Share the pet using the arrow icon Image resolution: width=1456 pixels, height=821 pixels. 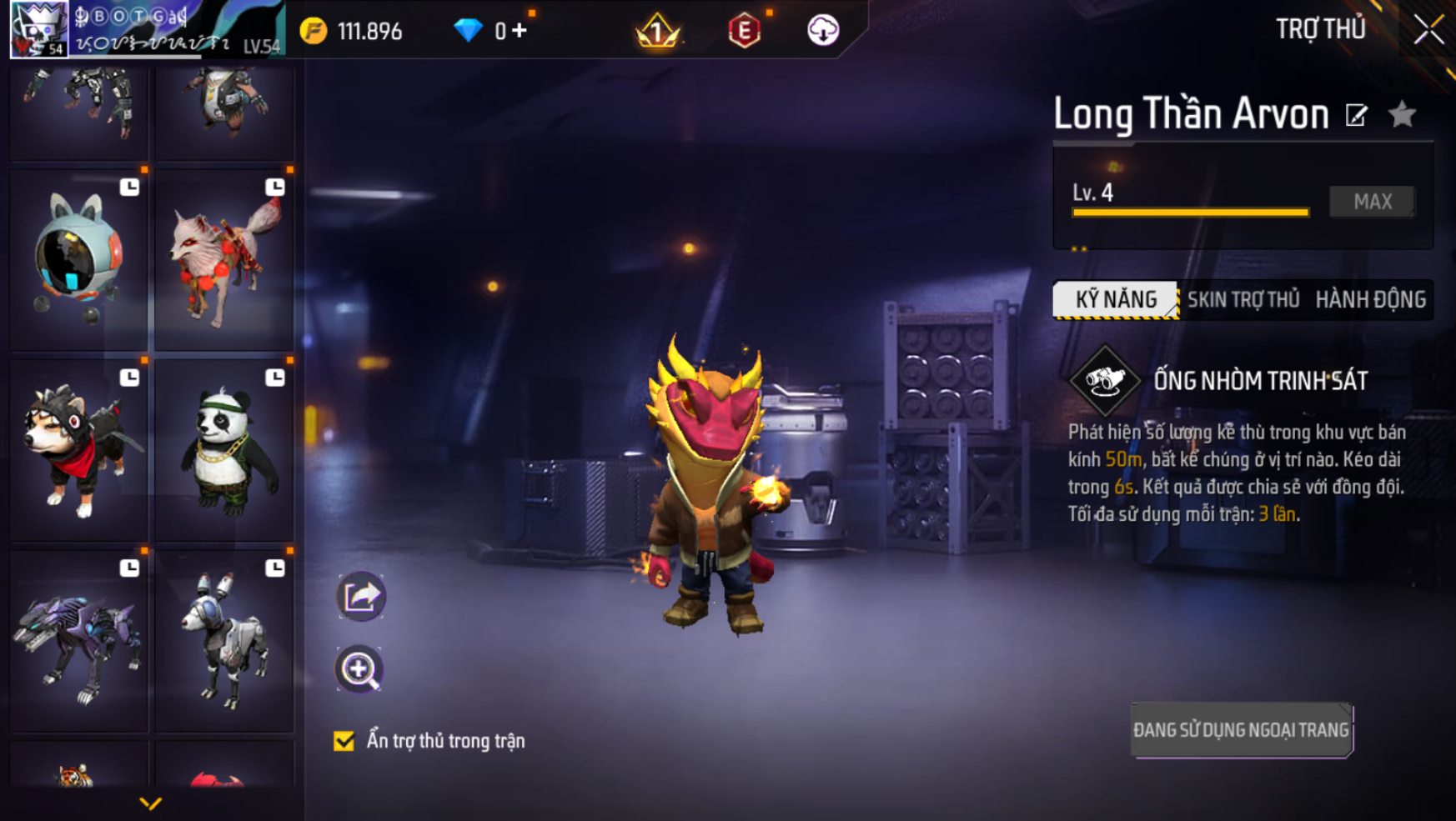361,597
